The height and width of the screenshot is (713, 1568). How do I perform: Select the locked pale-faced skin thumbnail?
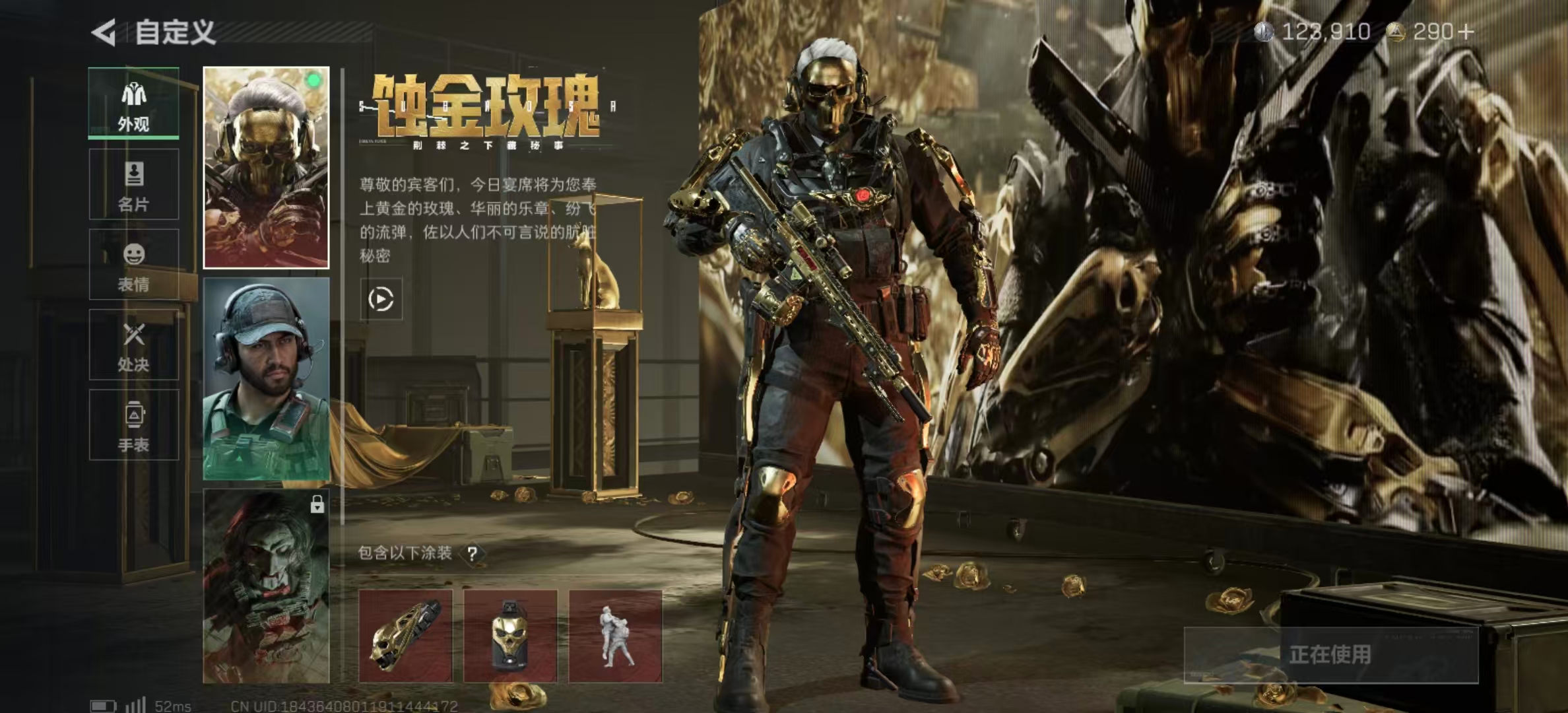click(x=266, y=586)
